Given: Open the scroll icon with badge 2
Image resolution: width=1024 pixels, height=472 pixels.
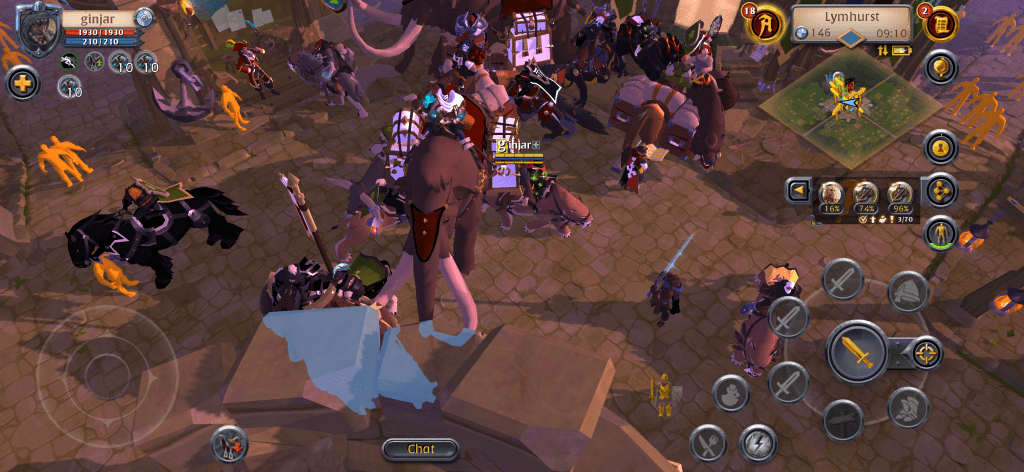Looking at the screenshot, I should (940, 24).
